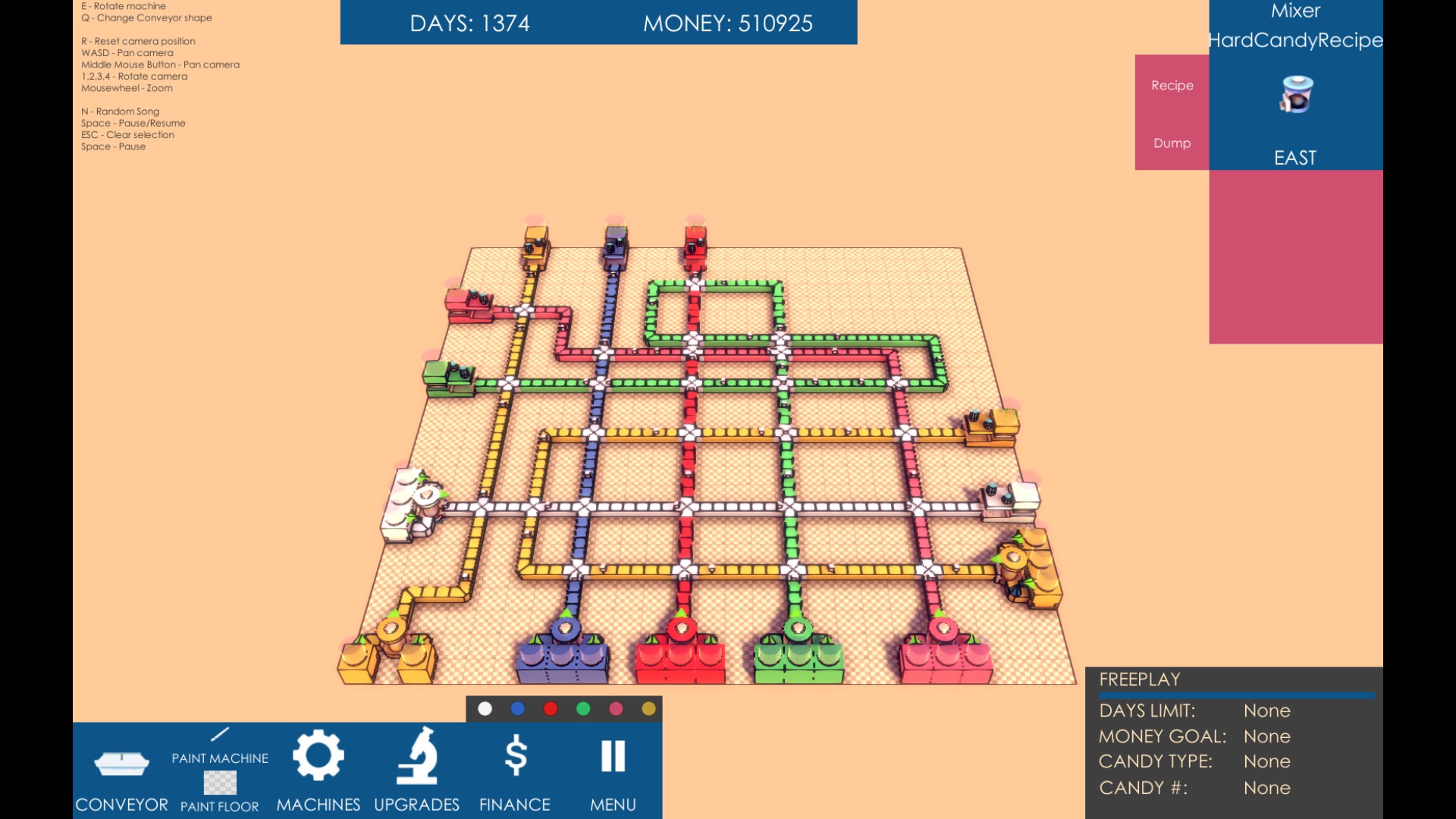Select the Paint Floor tool

pyautogui.click(x=219, y=782)
